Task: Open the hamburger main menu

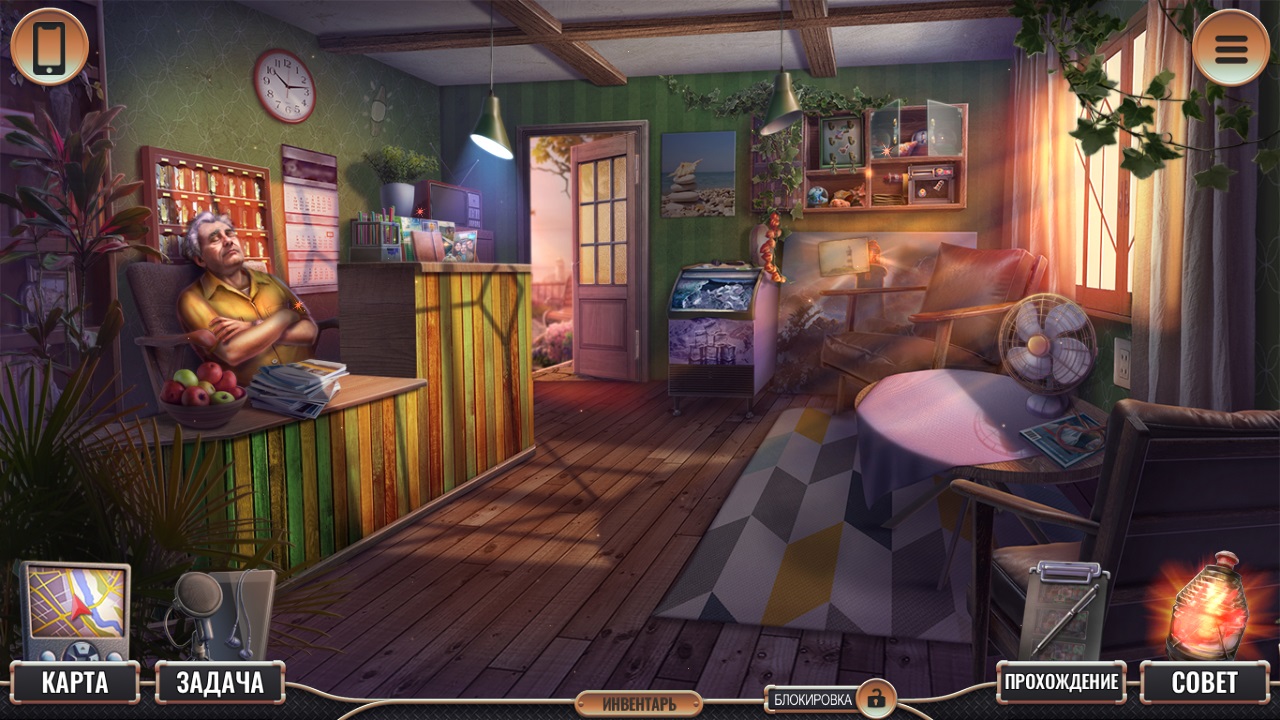Action: pyautogui.click(x=1230, y=47)
